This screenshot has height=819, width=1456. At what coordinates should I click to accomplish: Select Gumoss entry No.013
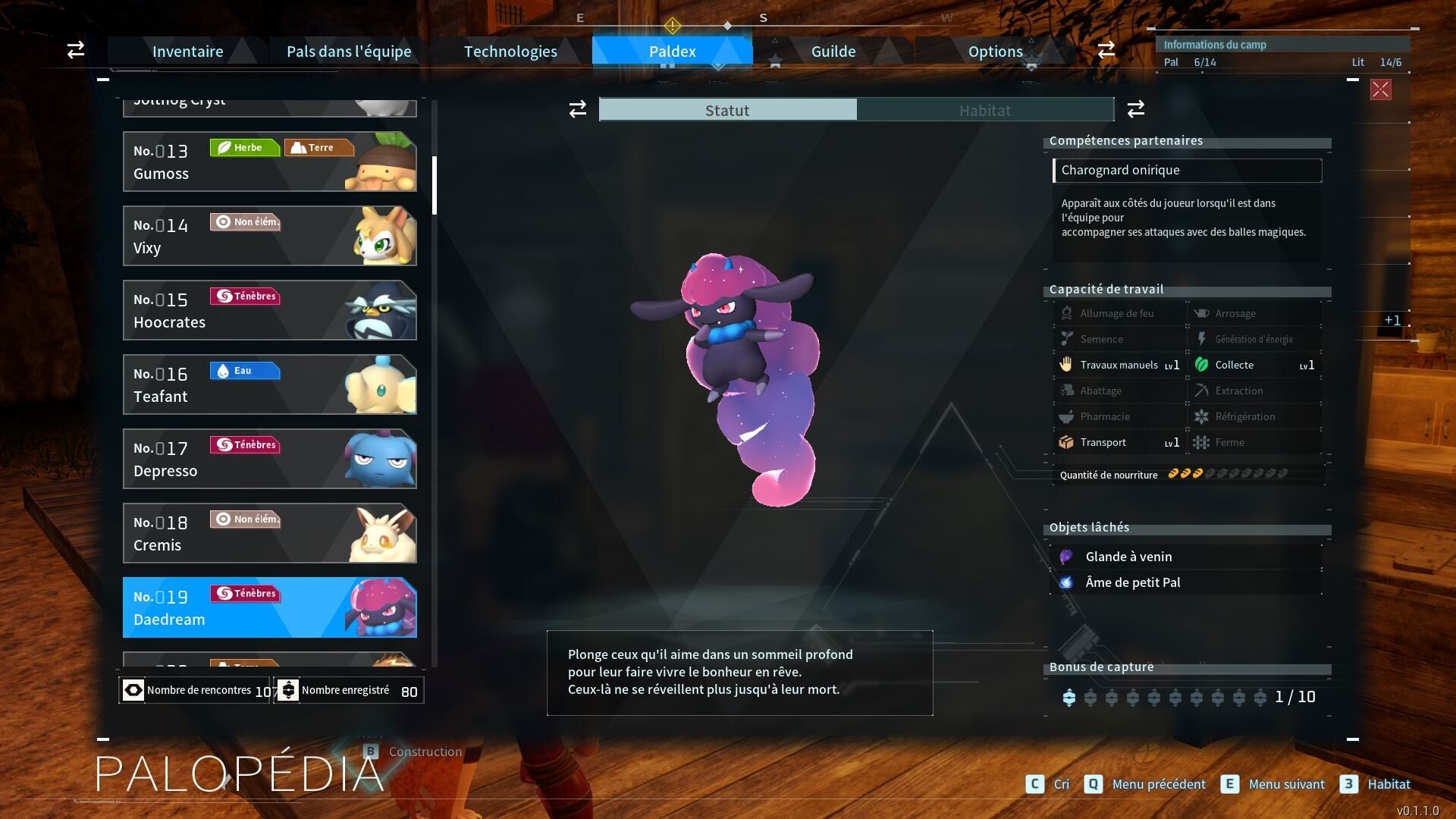[x=269, y=162]
